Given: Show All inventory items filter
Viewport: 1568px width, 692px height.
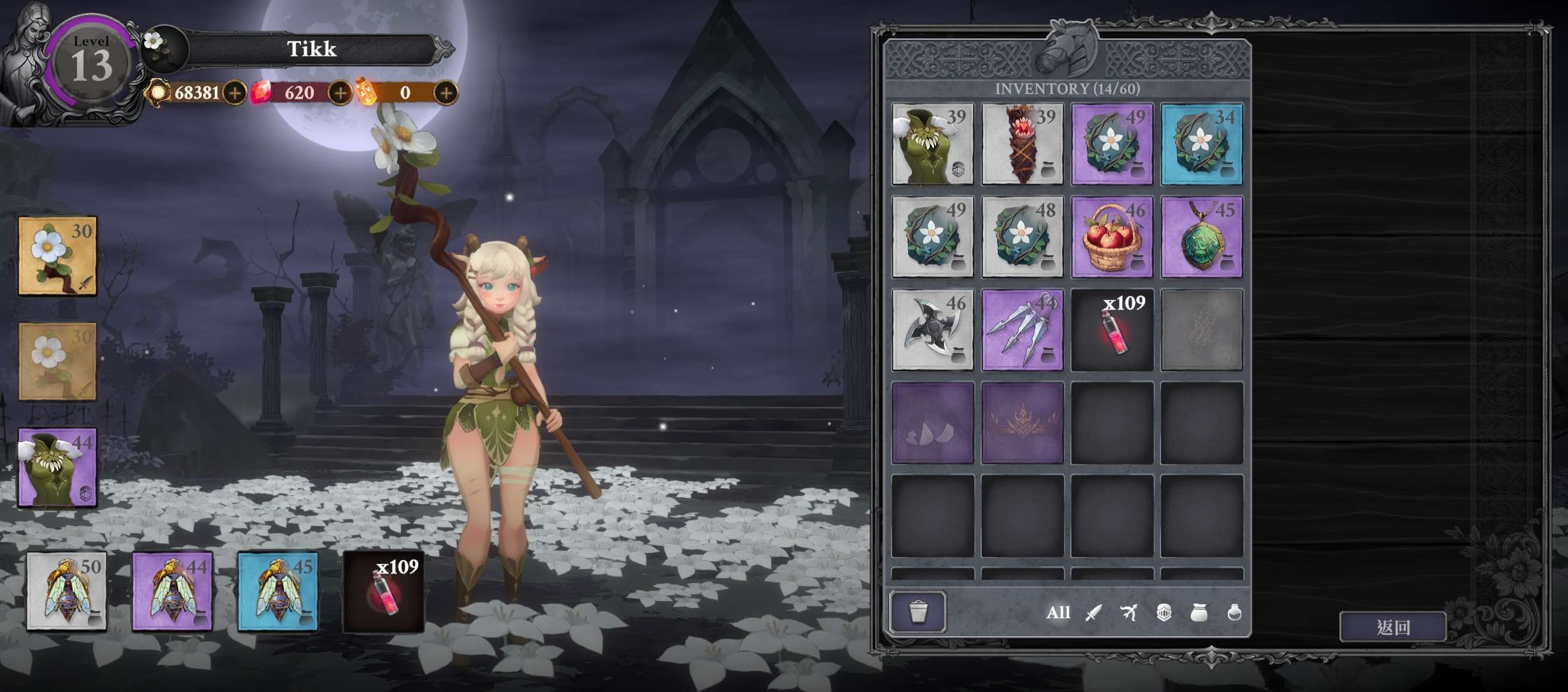Looking at the screenshot, I should pos(1058,613).
